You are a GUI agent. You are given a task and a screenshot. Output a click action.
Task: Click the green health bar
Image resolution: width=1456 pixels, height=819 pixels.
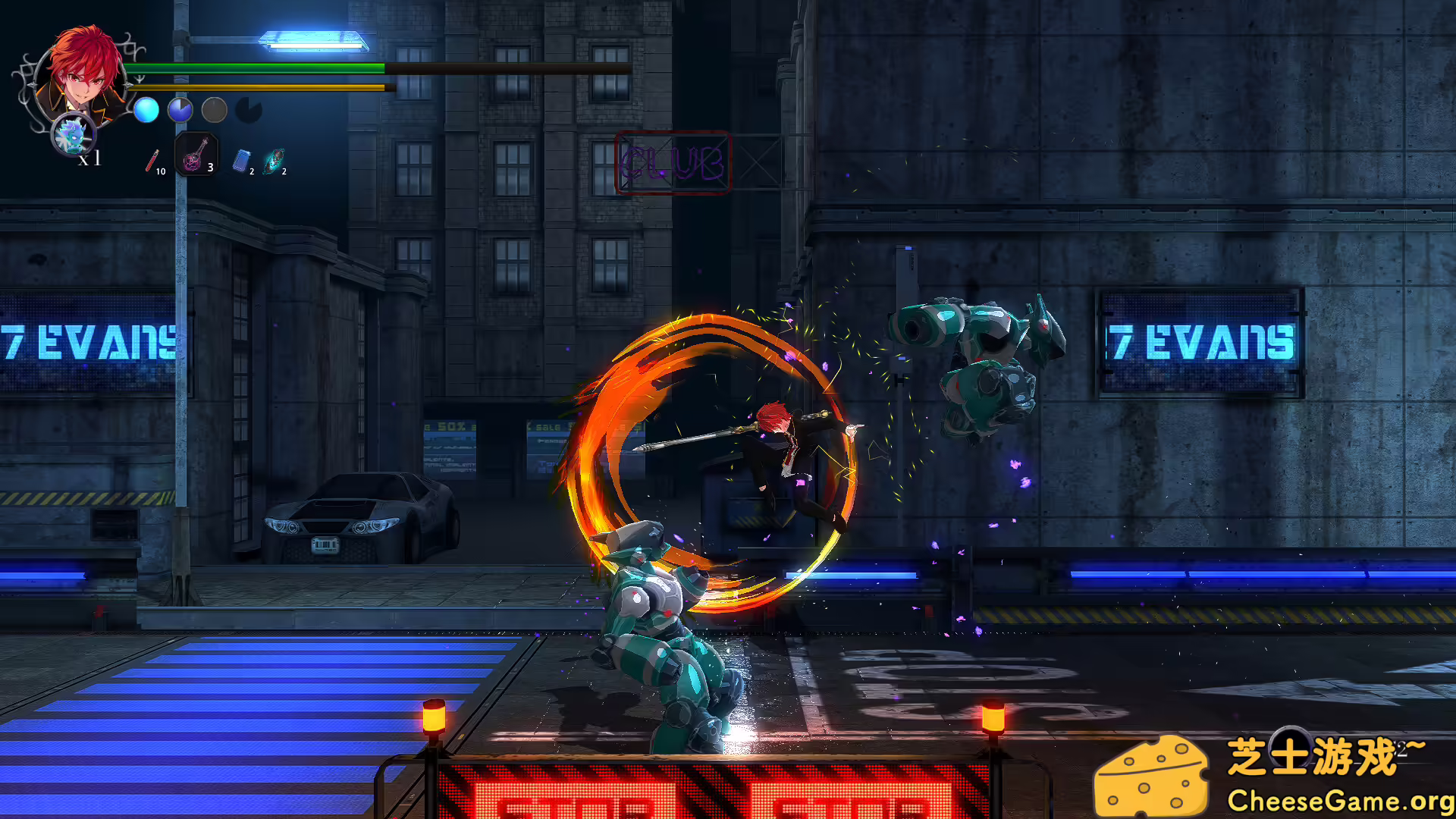258,68
